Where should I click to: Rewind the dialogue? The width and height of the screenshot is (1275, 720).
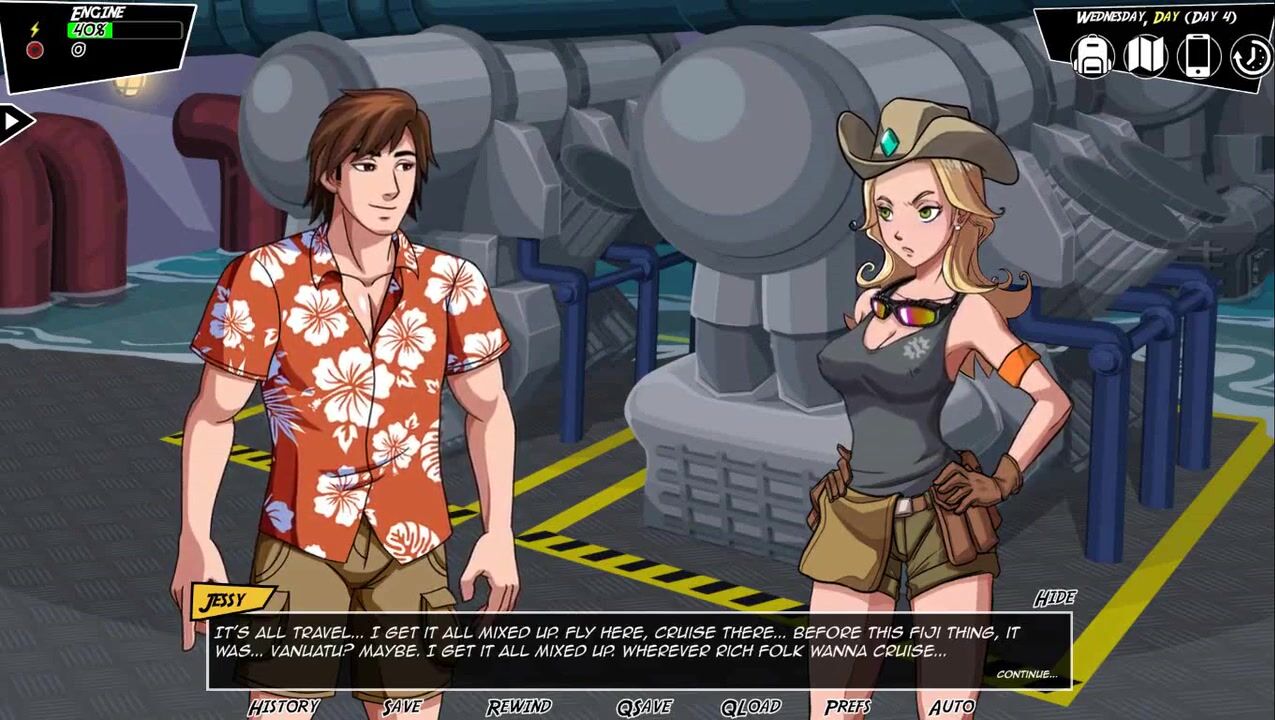point(519,707)
